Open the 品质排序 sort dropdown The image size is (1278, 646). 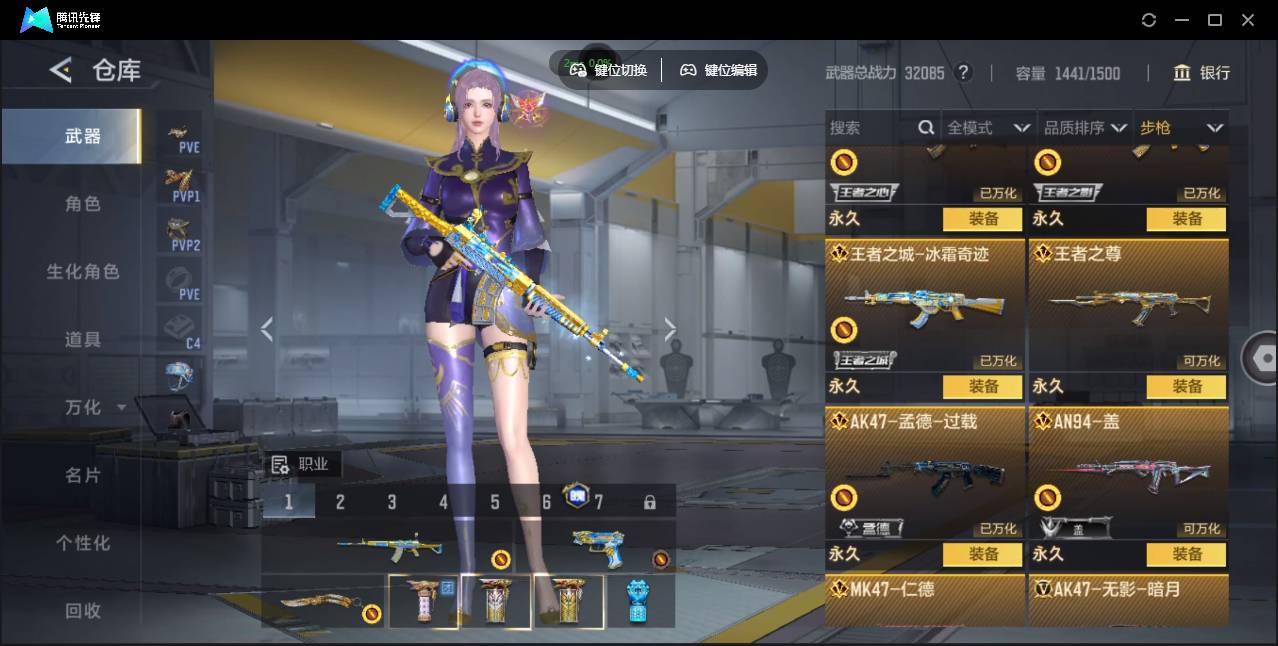(1084, 128)
